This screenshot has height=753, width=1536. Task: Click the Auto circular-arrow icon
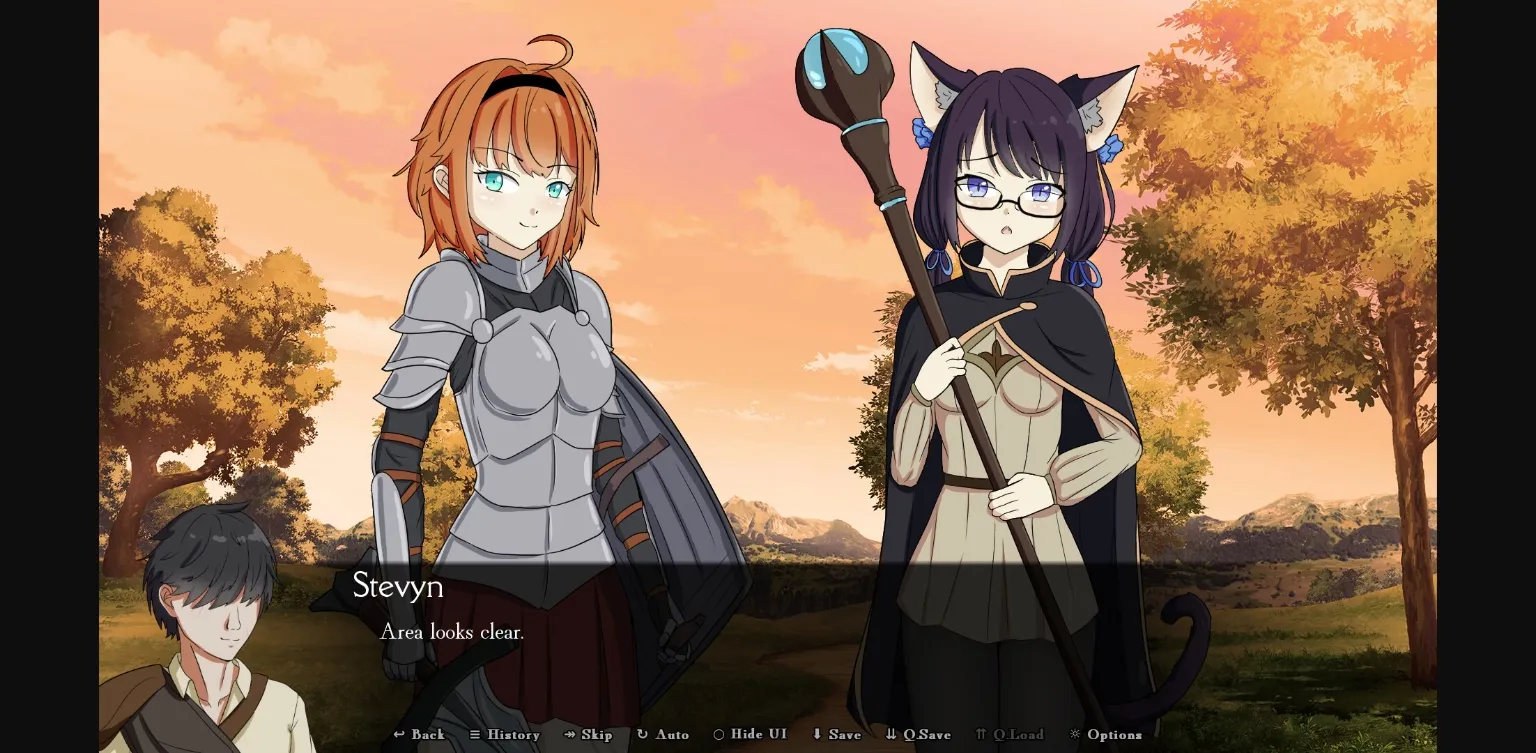(x=642, y=734)
